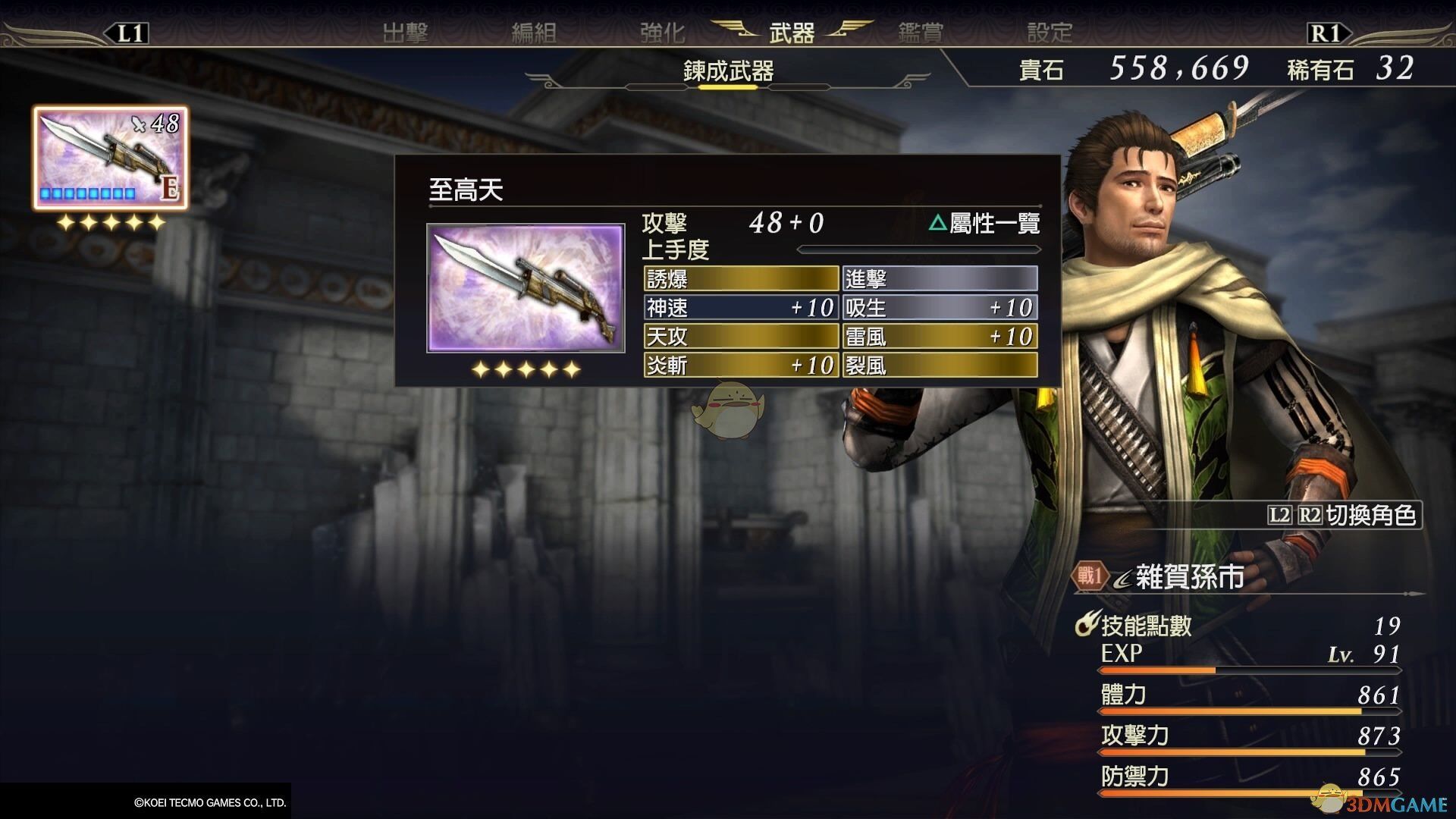Switch to the 出擊 tab
The width and height of the screenshot is (1456, 819).
point(406,33)
